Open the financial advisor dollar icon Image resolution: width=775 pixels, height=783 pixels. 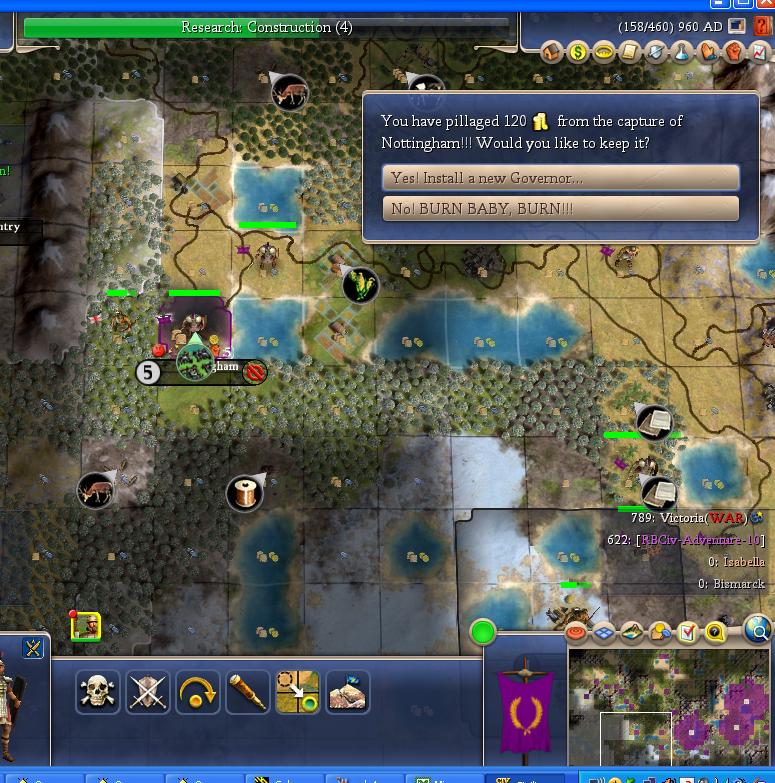(578, 53)
